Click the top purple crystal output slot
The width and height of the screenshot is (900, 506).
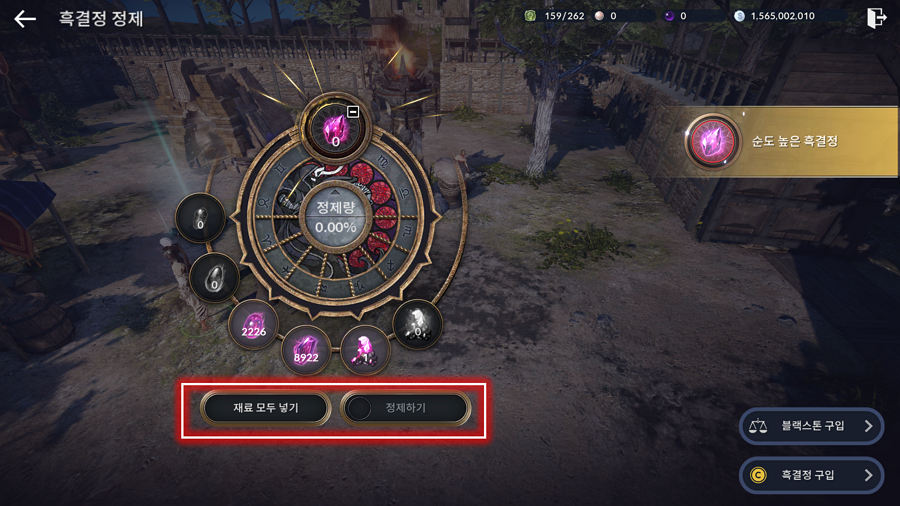coord(333,129)
